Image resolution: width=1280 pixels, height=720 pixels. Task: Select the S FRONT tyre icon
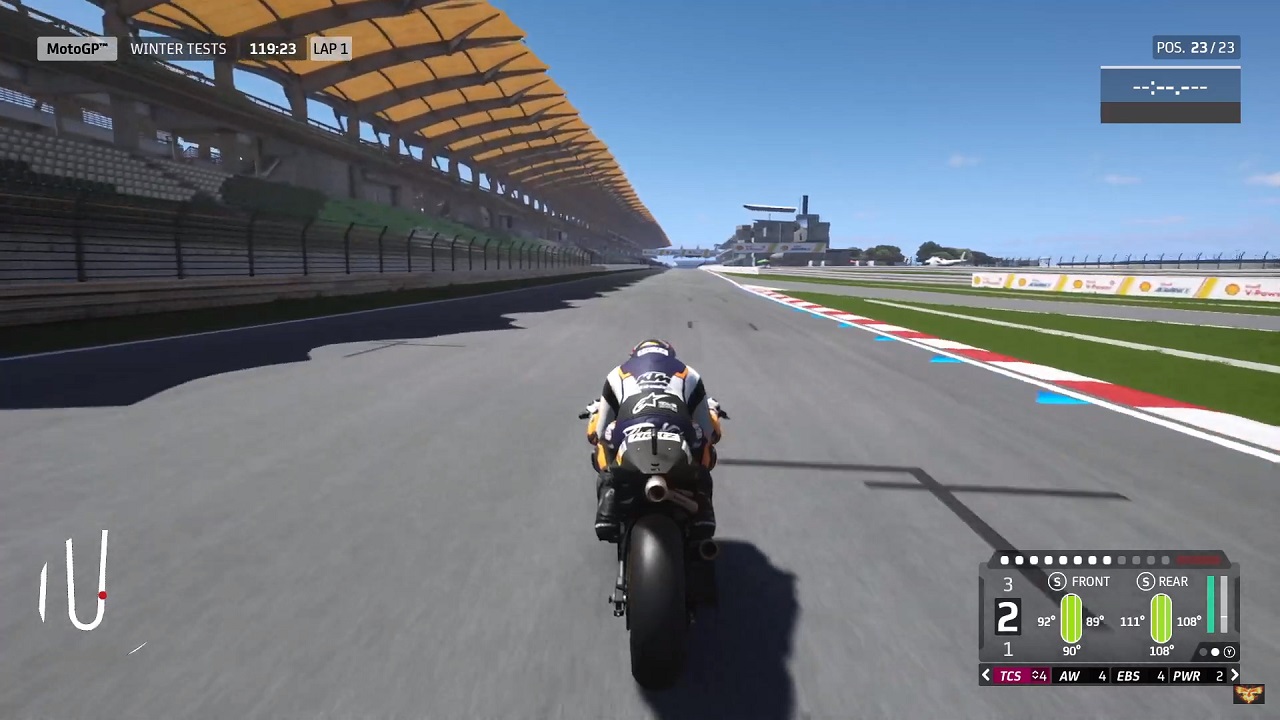click(x=1057, y=581)
